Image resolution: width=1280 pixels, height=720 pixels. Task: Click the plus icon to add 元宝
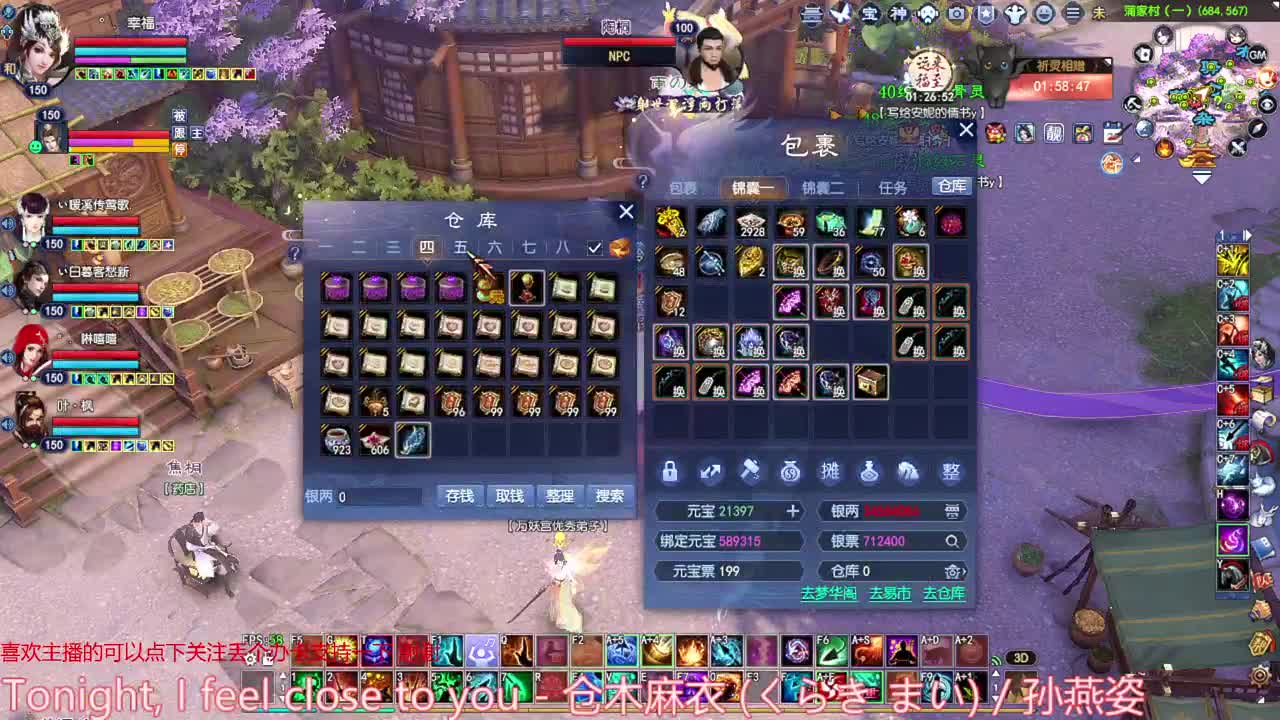coord(793,511)
